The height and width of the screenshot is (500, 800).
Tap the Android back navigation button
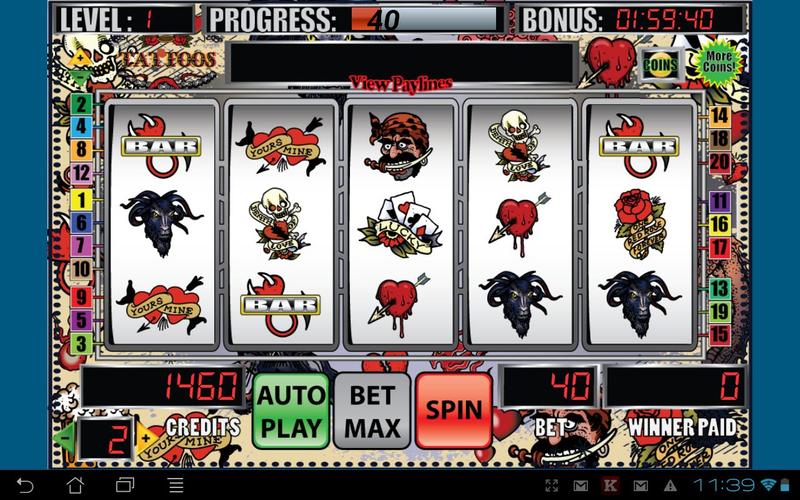(27, 485)
